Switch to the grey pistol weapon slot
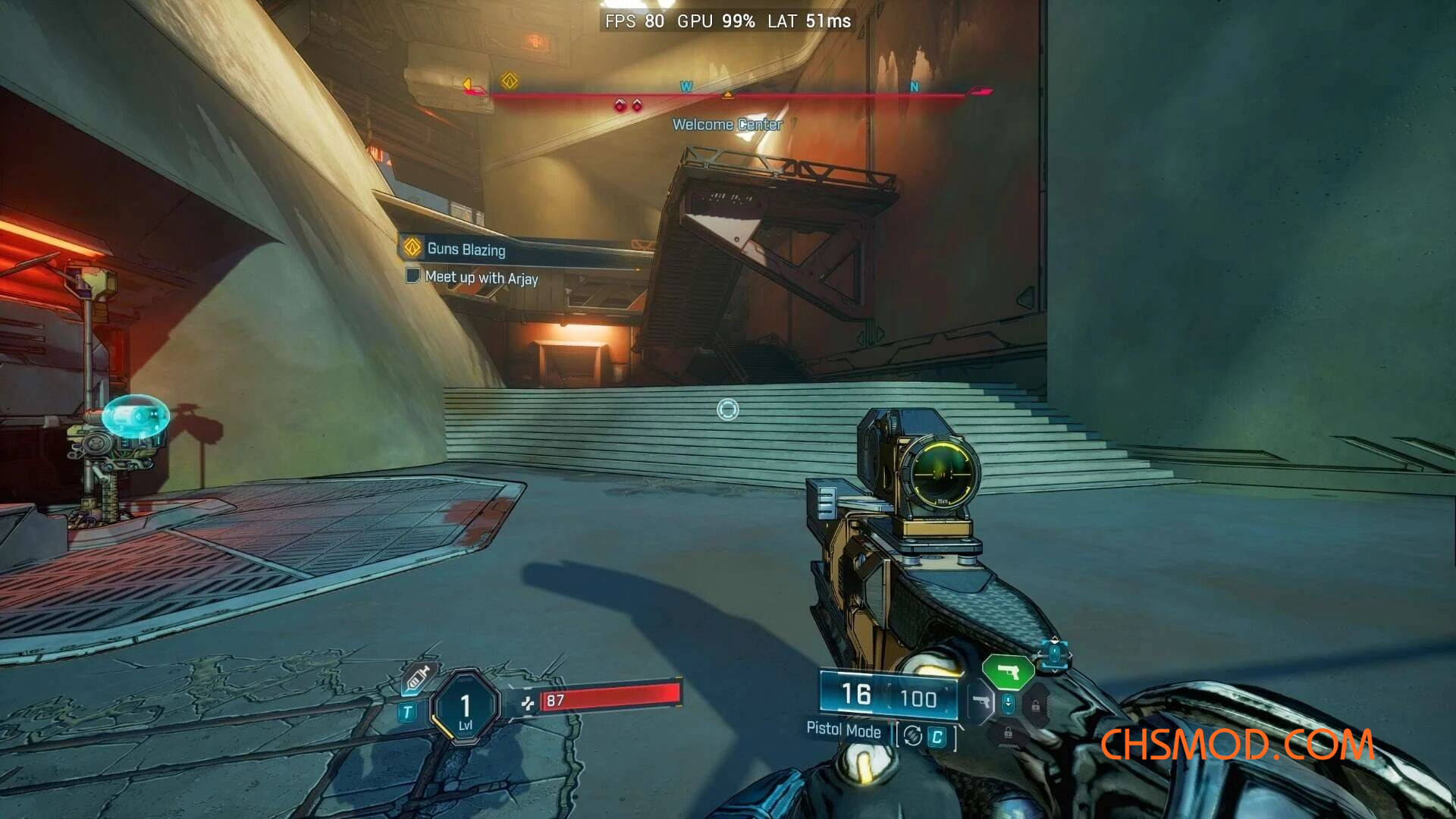This screenshot has height=819, width=1456. 981,703
